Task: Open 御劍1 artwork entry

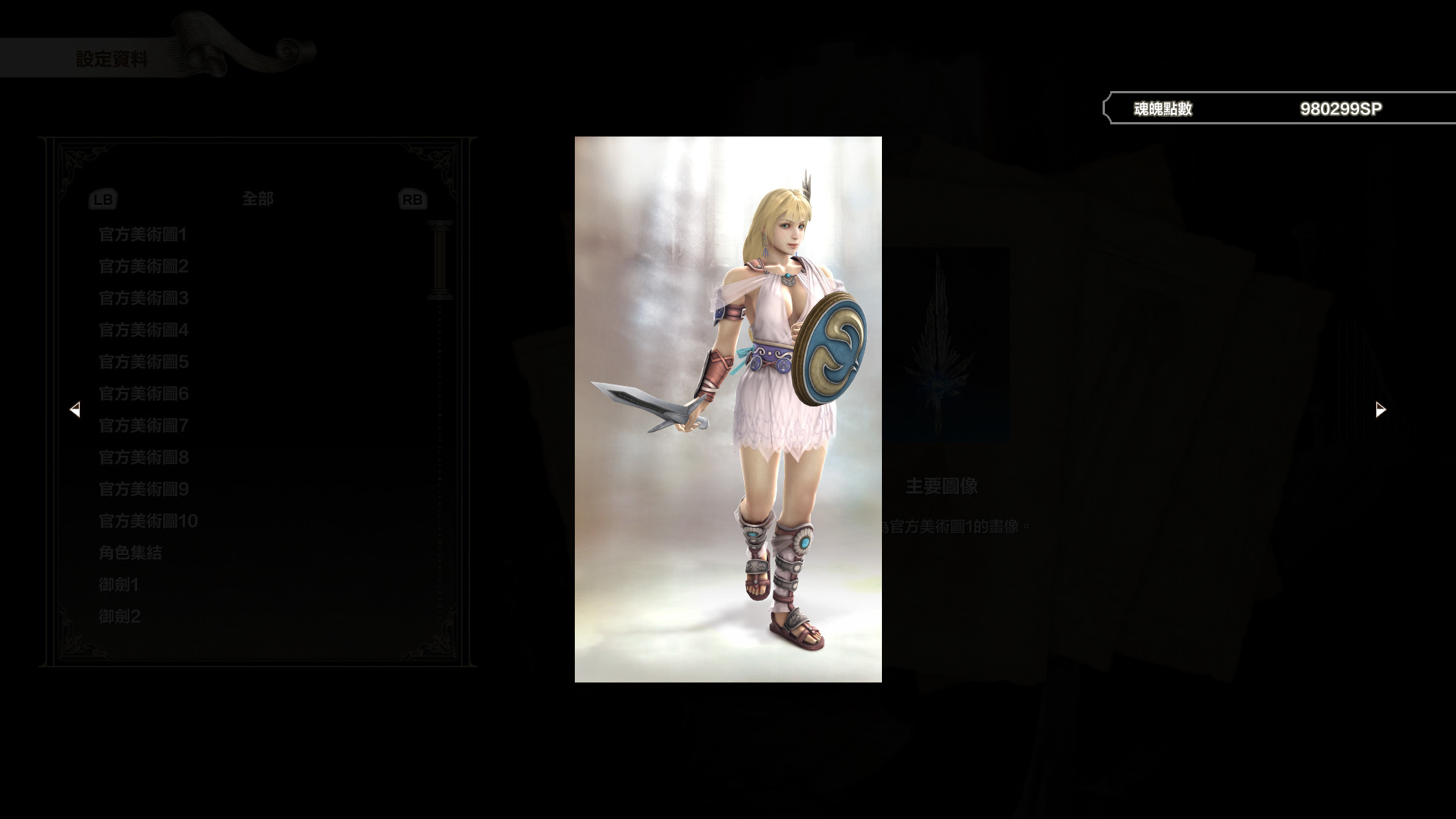Action: click(119, 585)
